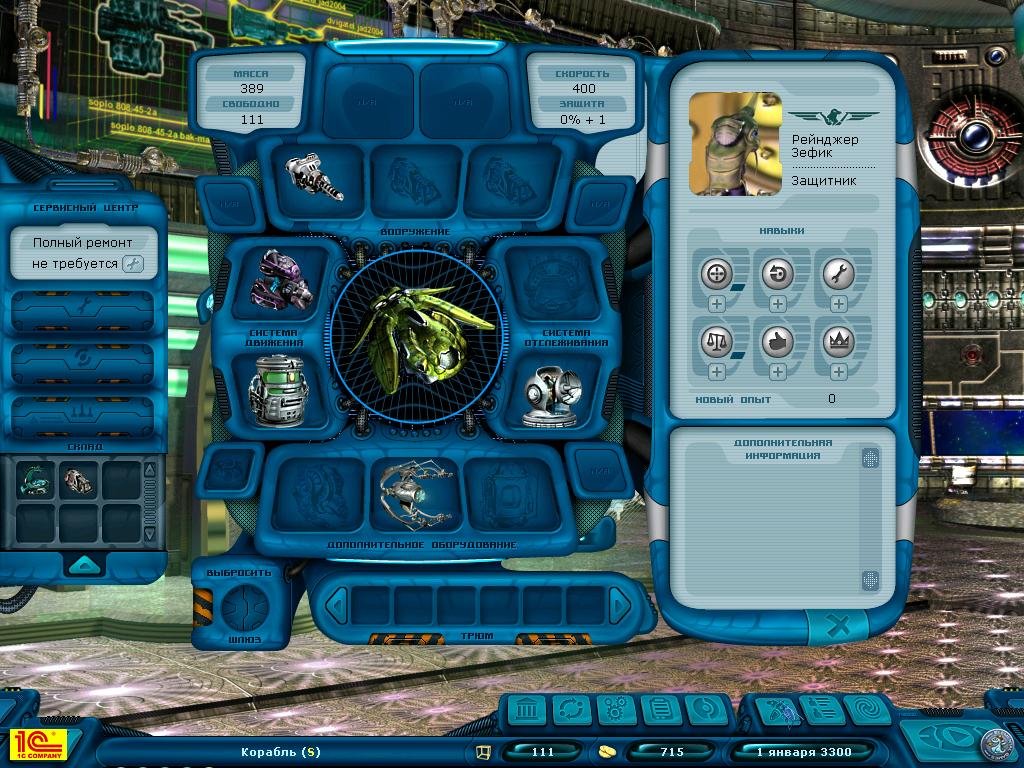Raise the crown leadership skill with plus
The height and width of the screenshot is (768, 1024).
(x=838, y=372)
